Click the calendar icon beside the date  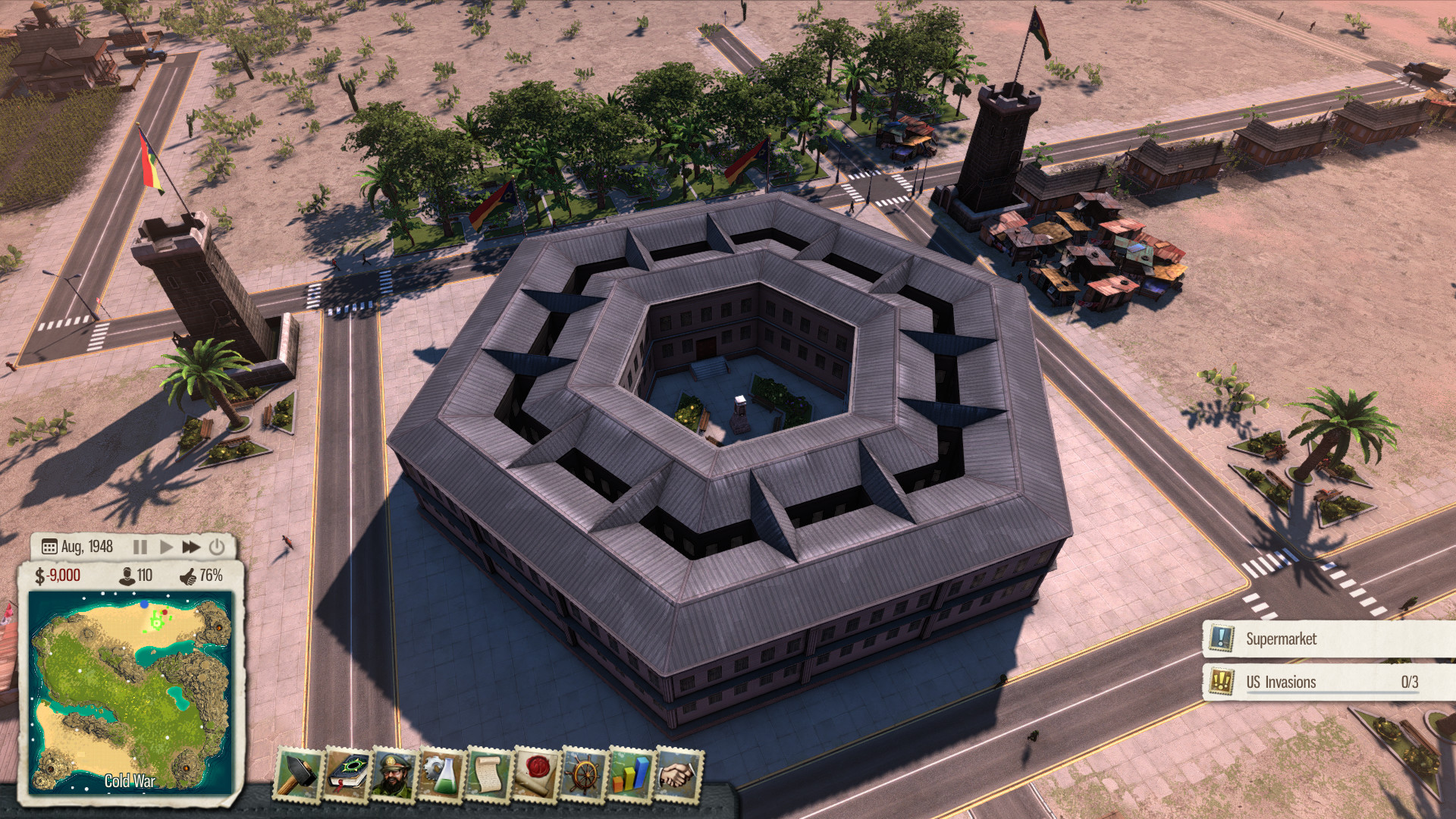click(x=49, y=544)
